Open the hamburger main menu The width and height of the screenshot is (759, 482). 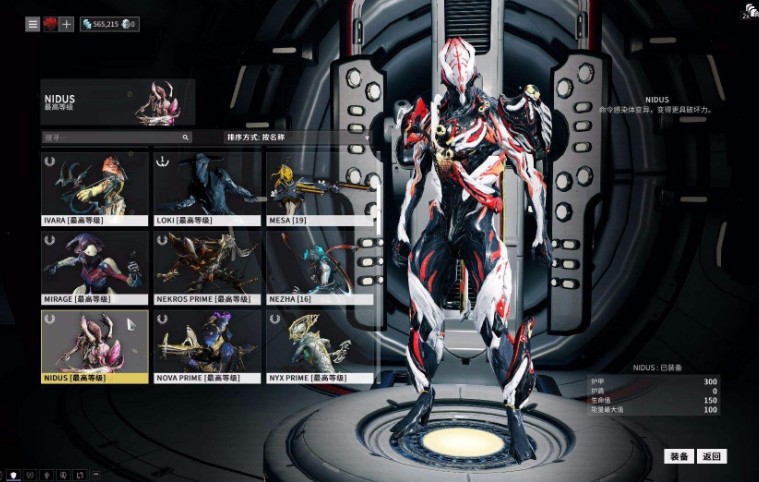[x=33, y=23]
